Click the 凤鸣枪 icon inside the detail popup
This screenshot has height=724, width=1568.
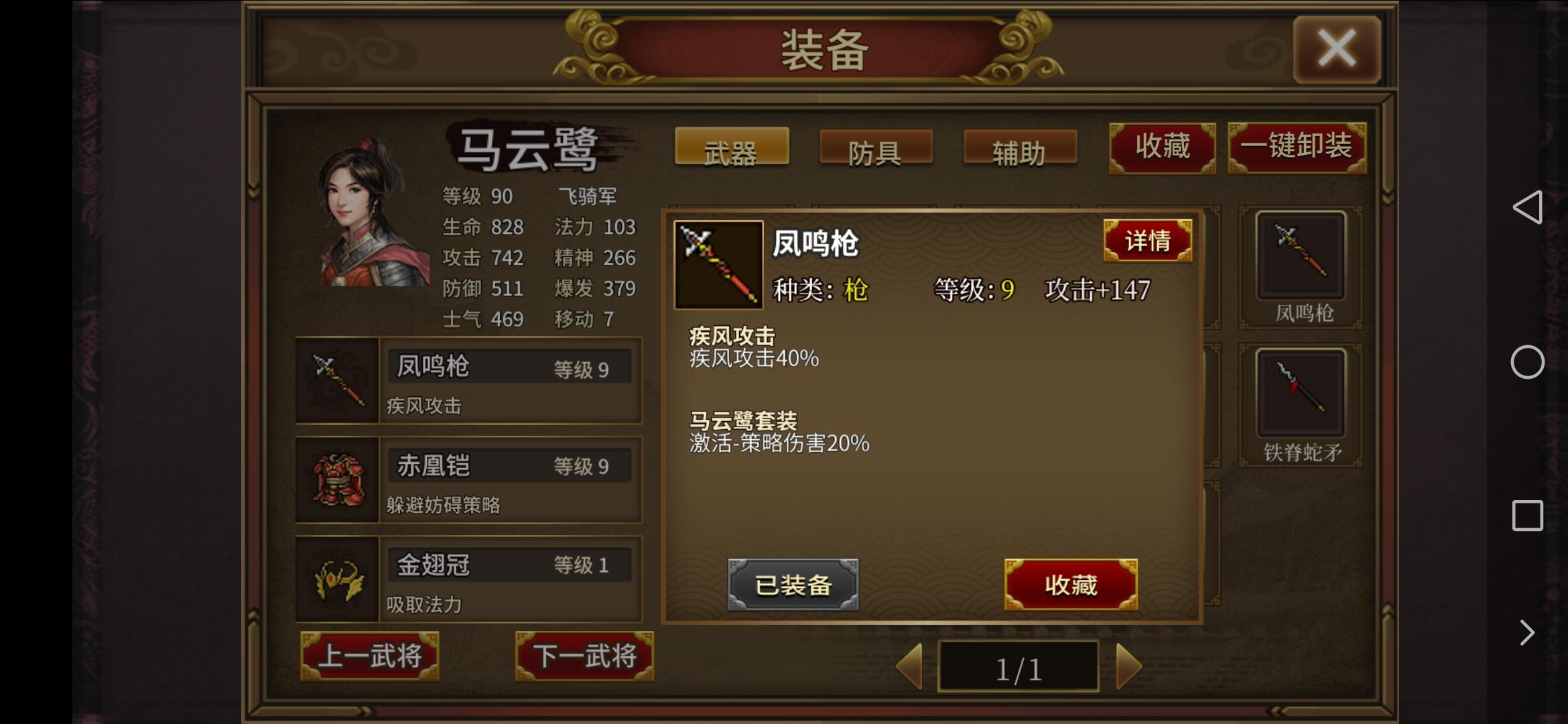point(718,263)
